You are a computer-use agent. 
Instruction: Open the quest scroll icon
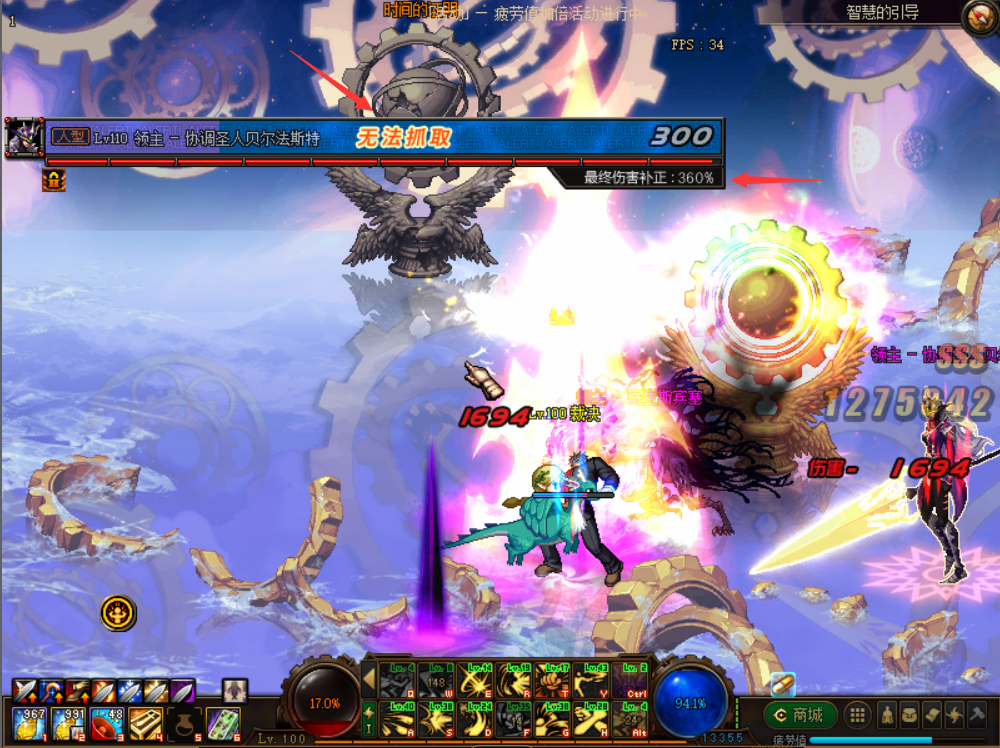(x=932, y=715)
